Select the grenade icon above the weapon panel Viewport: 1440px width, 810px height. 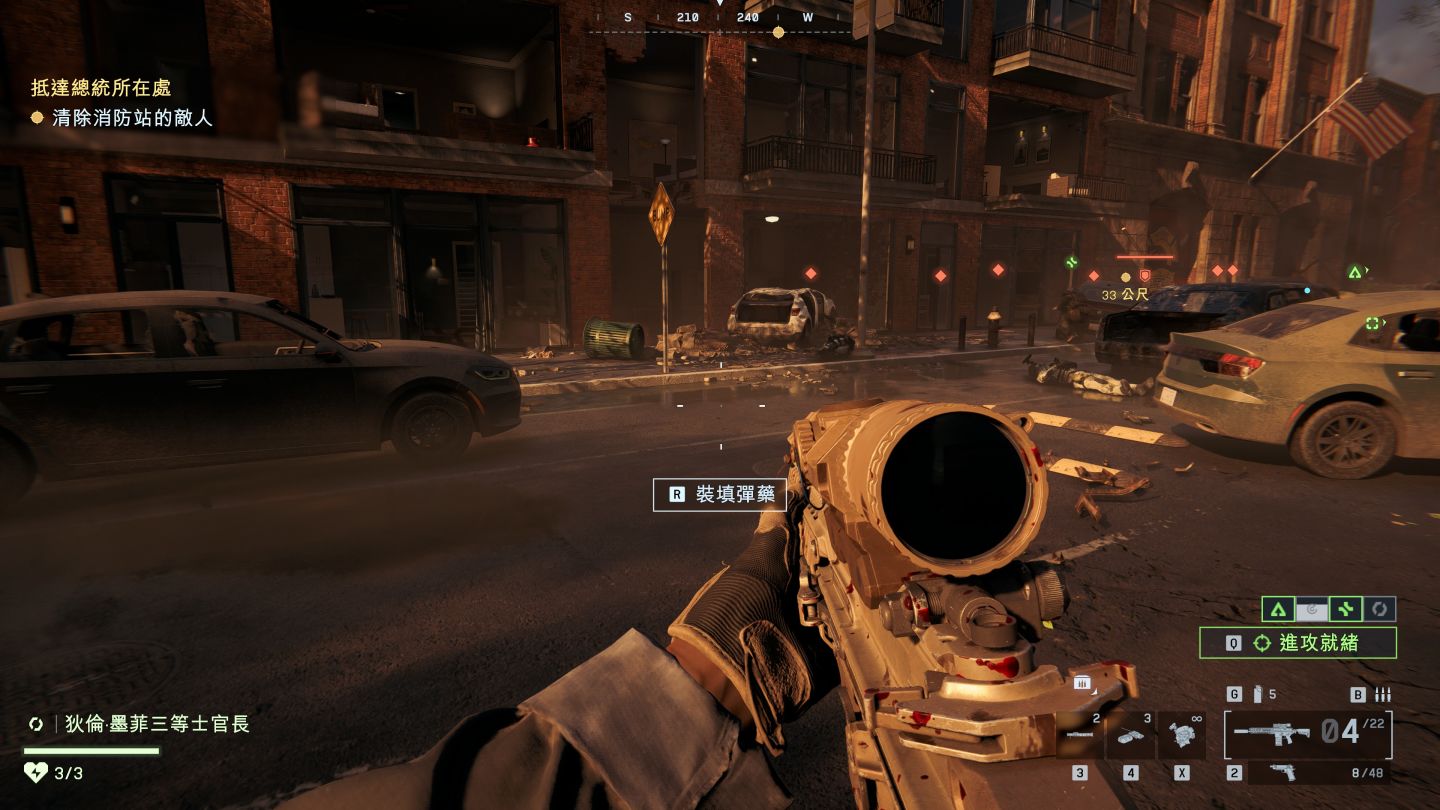tap(1258, 694)
